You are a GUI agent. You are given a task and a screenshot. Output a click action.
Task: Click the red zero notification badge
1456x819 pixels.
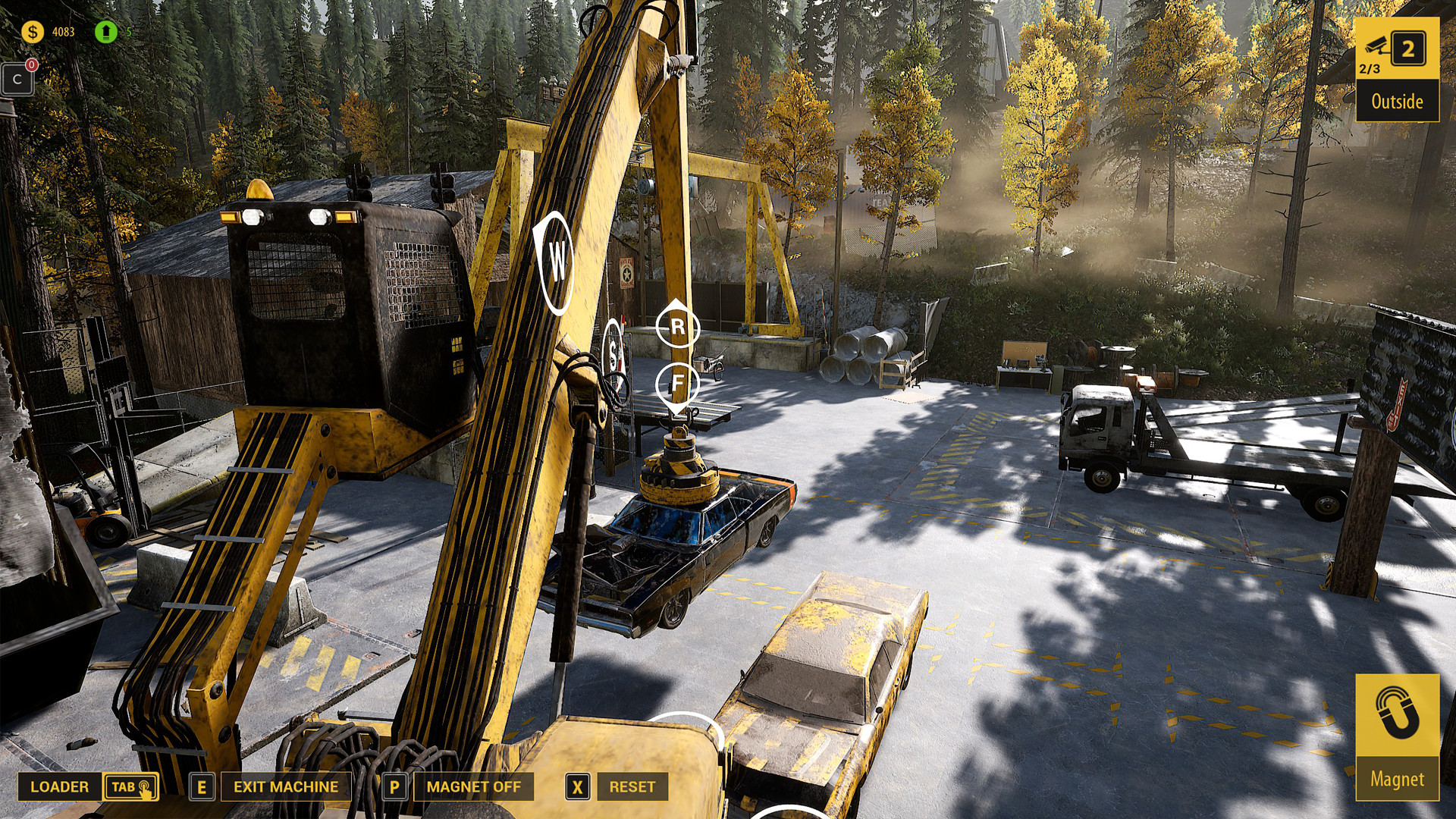coord(31,65)
